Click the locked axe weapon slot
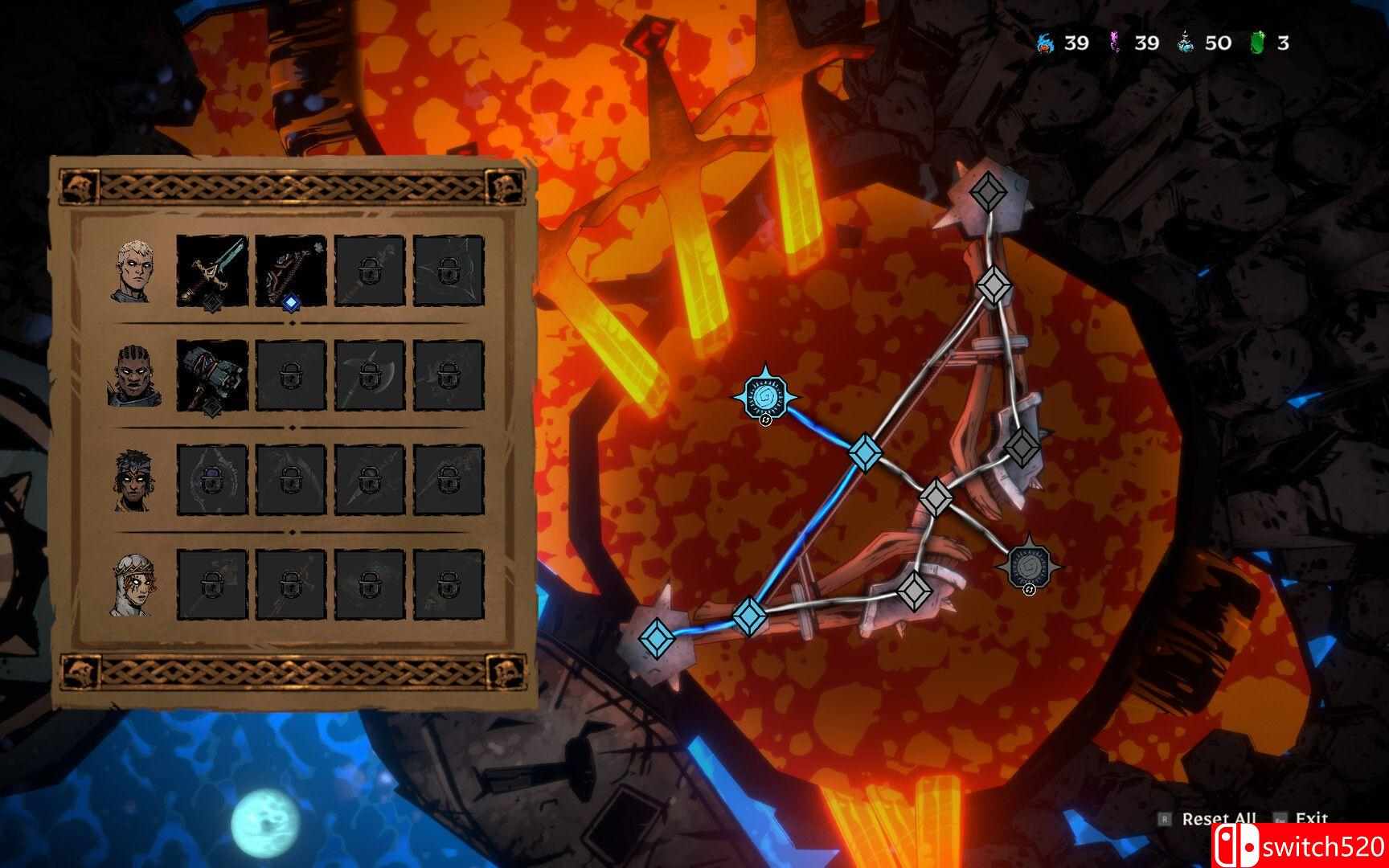This screenshot has width=1389, height=868. tap(369, 375)
